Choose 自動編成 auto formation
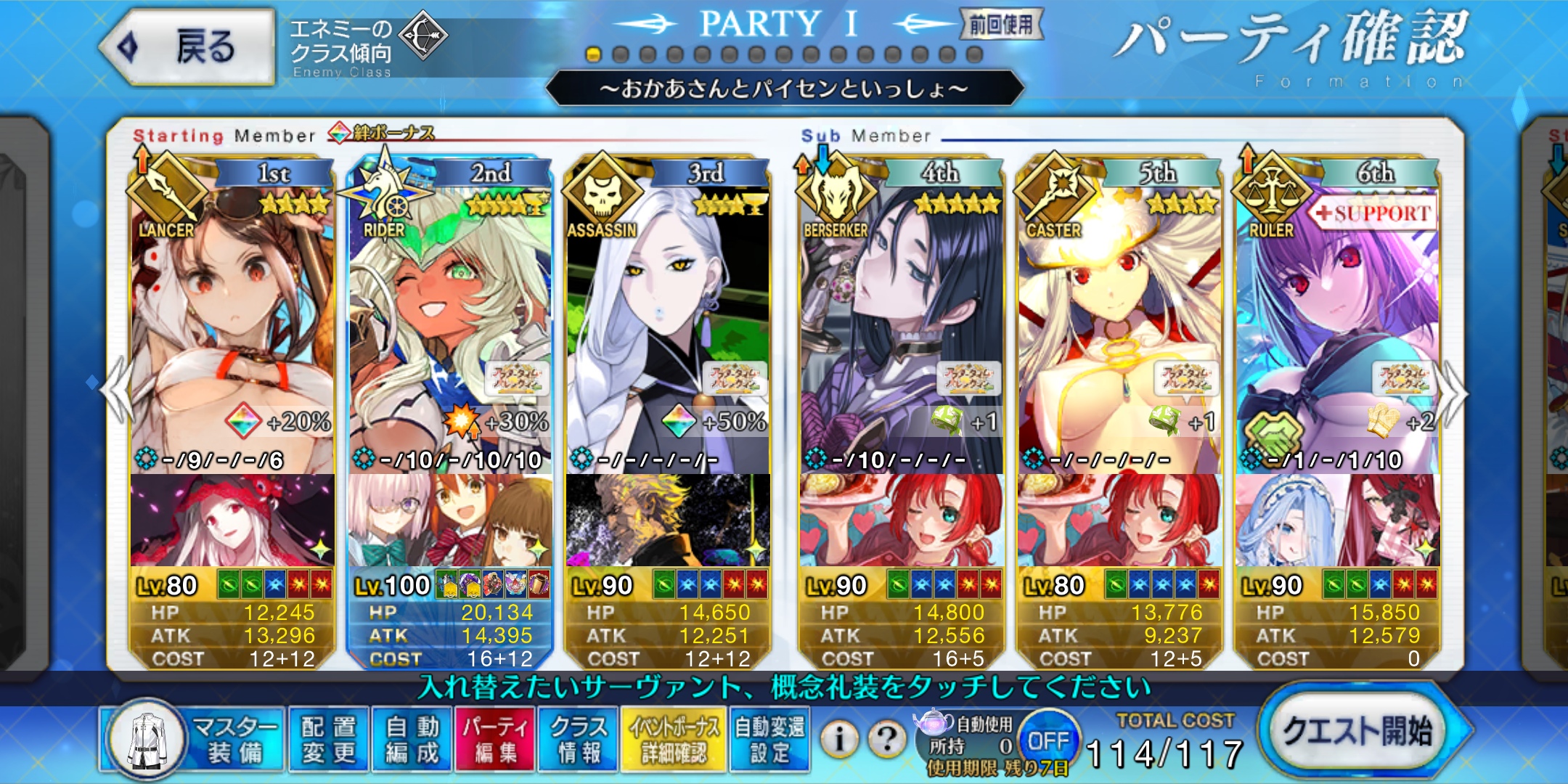1568x784 pixels. point(412,739)
